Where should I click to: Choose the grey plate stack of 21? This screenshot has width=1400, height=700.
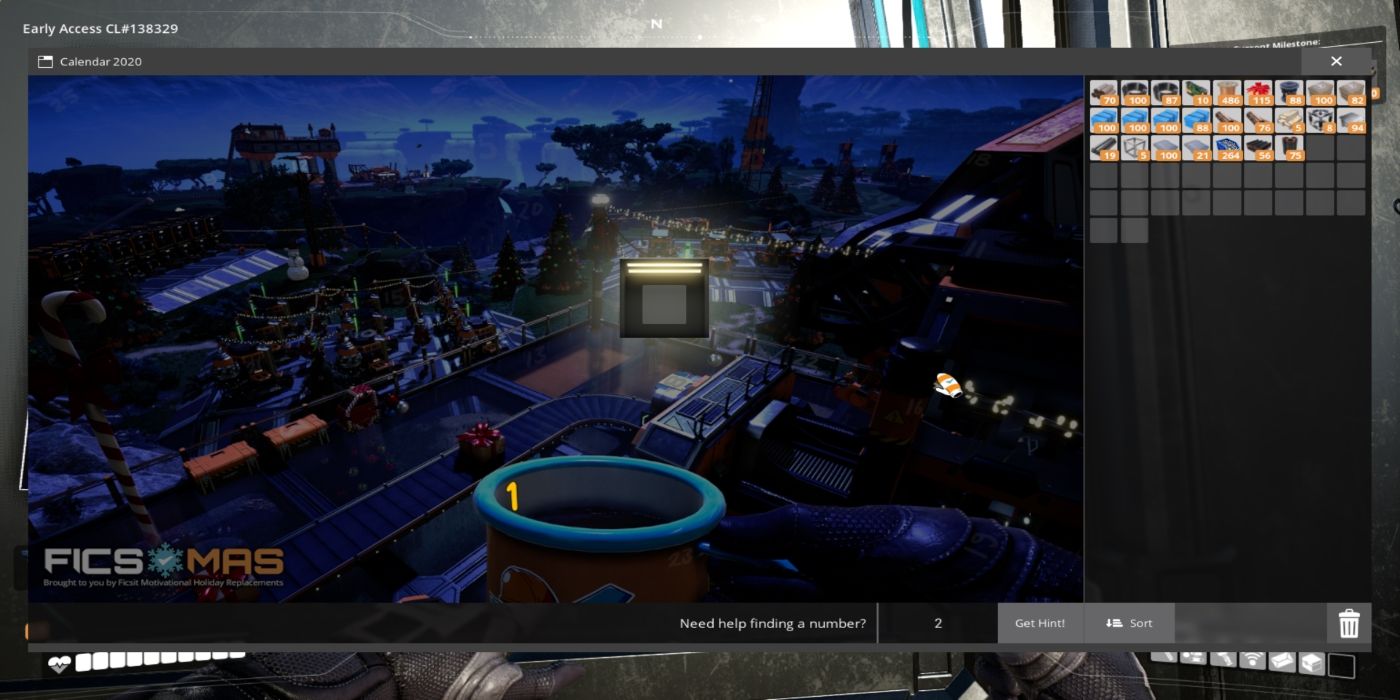tap(1196, 148)
